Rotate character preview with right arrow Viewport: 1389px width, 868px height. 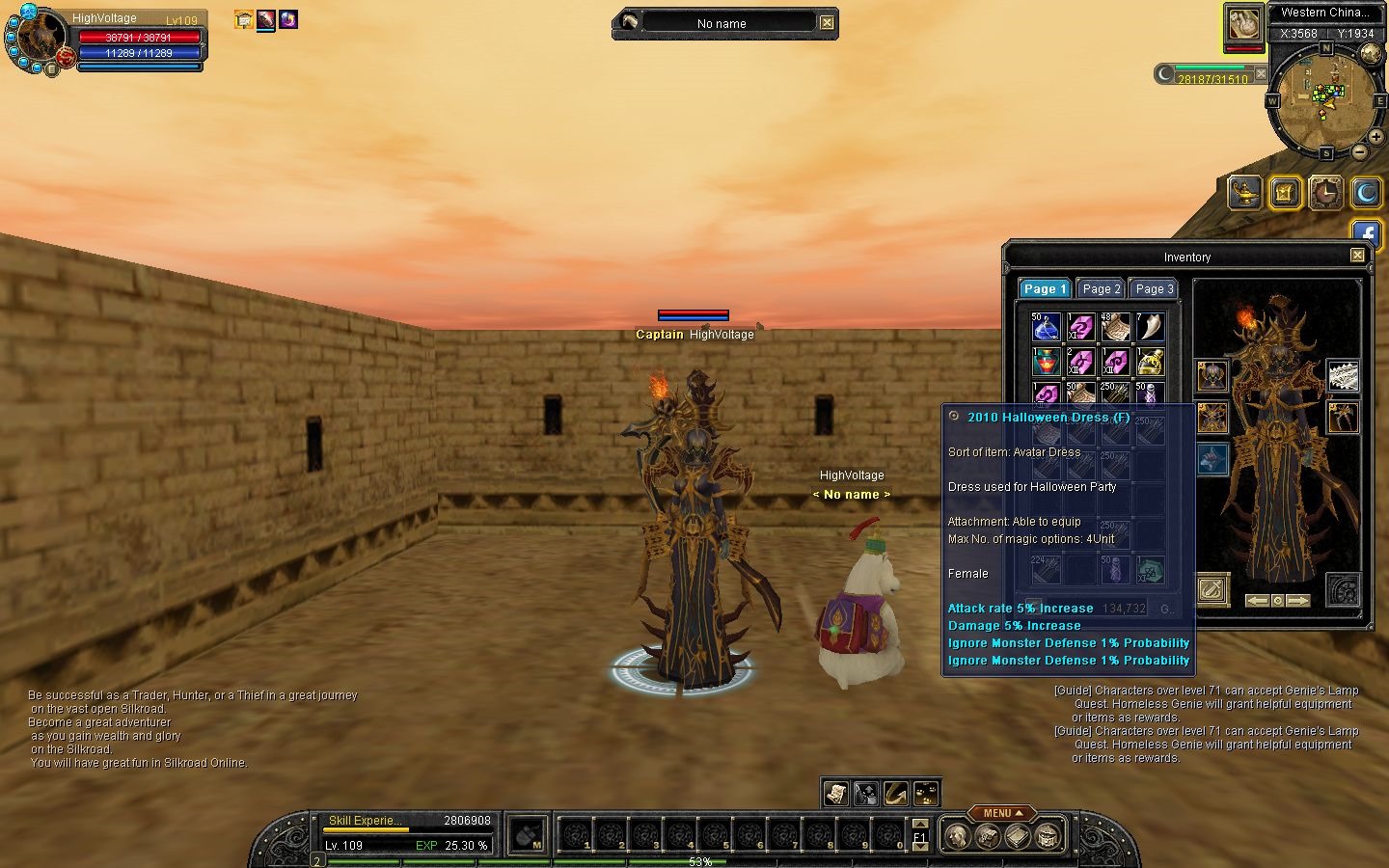tap(1298, 600)
